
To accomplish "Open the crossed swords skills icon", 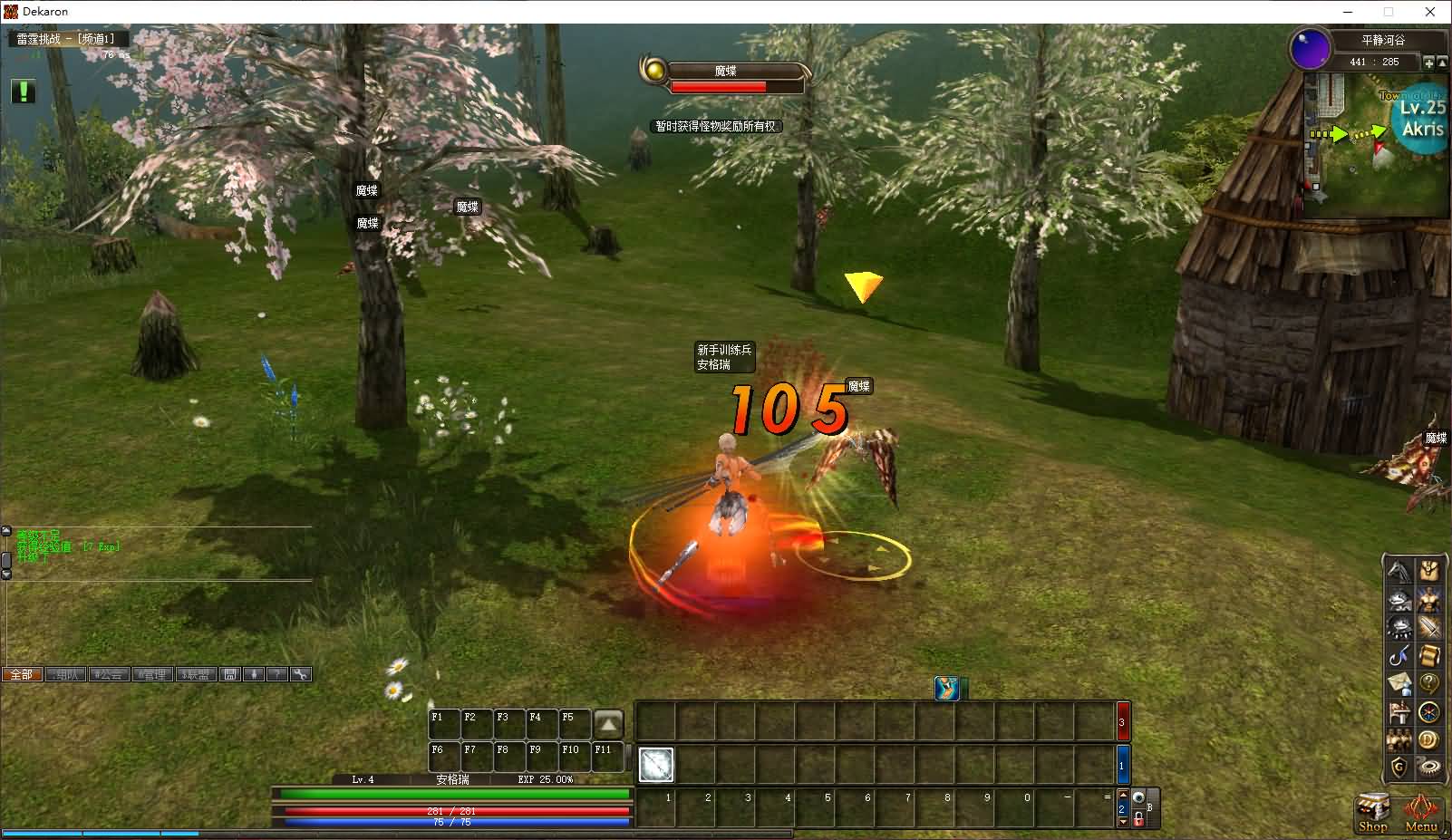I will click(1429, 627).
